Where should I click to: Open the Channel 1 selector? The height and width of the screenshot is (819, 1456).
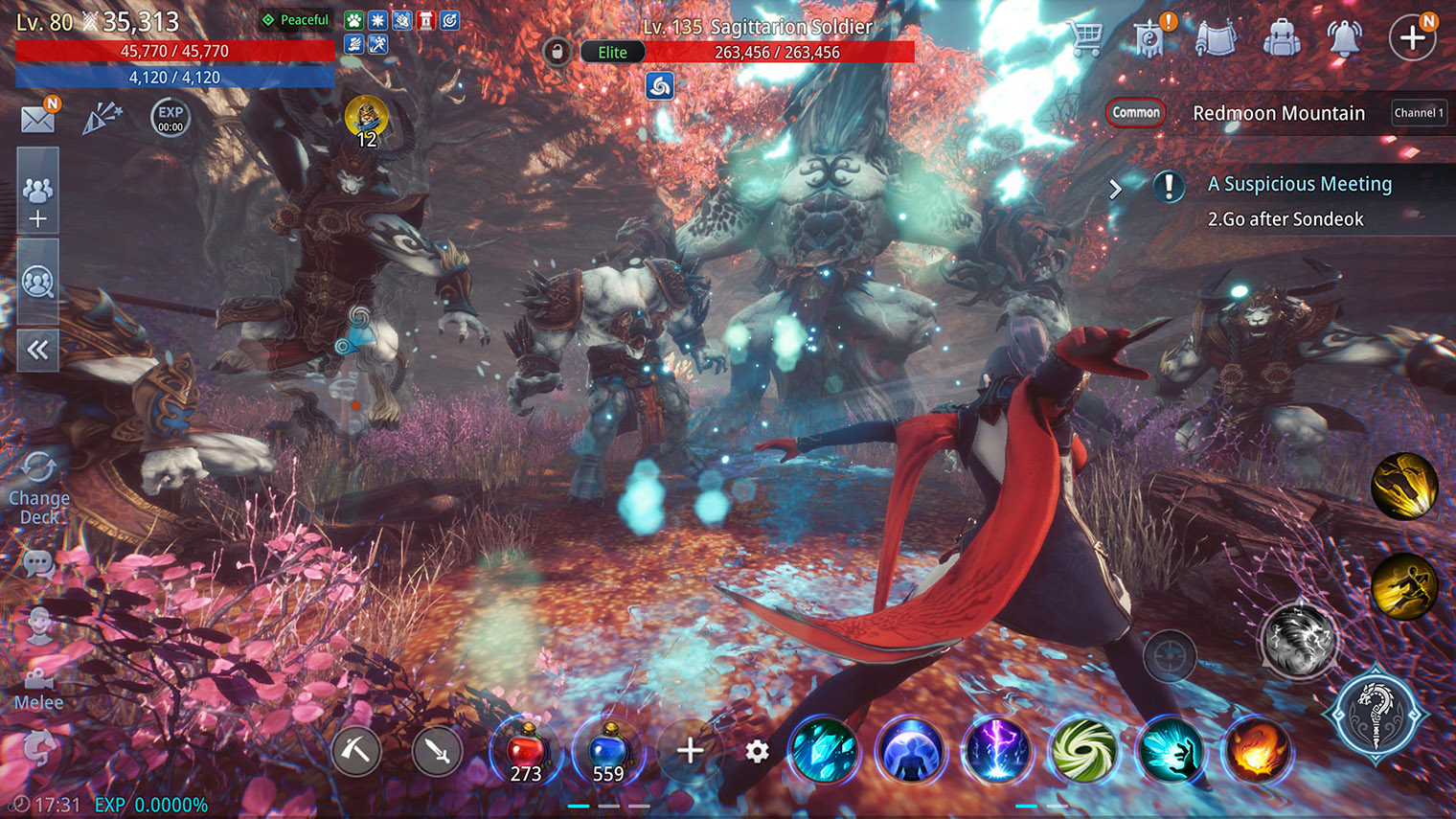(x=1419, y=112)
